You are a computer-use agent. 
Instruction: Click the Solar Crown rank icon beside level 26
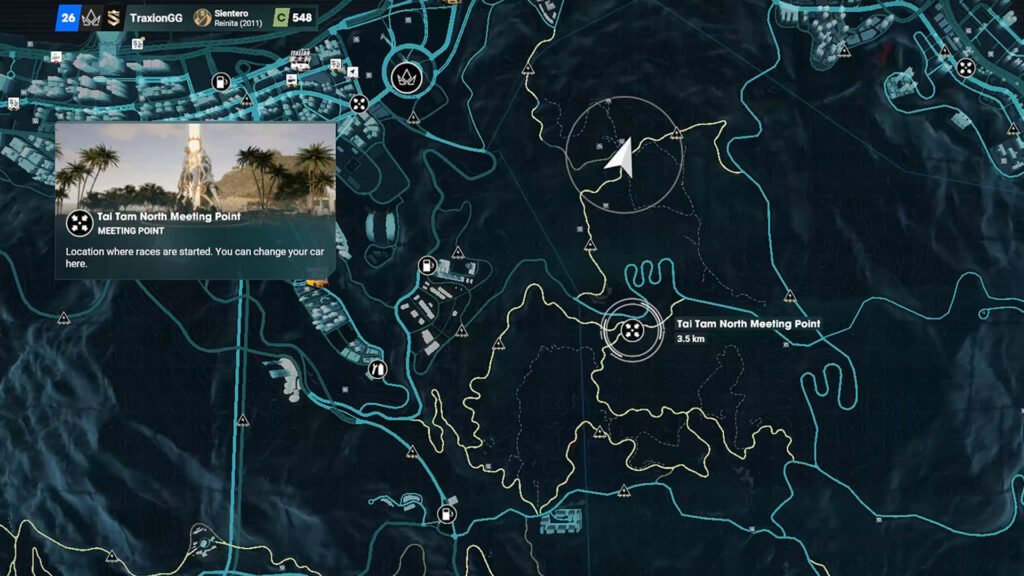point(90,17)
